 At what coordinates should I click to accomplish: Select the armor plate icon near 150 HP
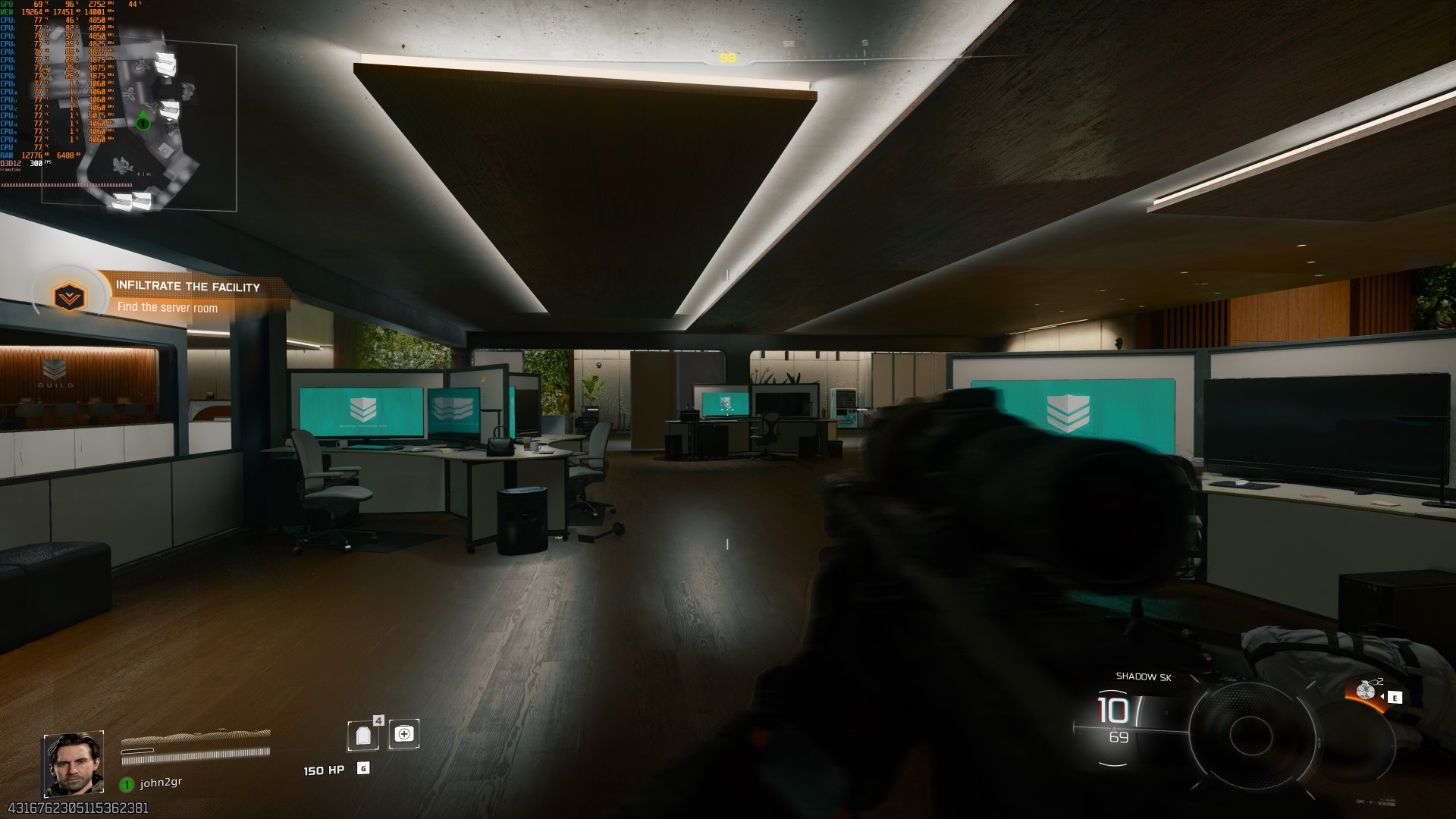pyautogui.click(x=364, y=736)
